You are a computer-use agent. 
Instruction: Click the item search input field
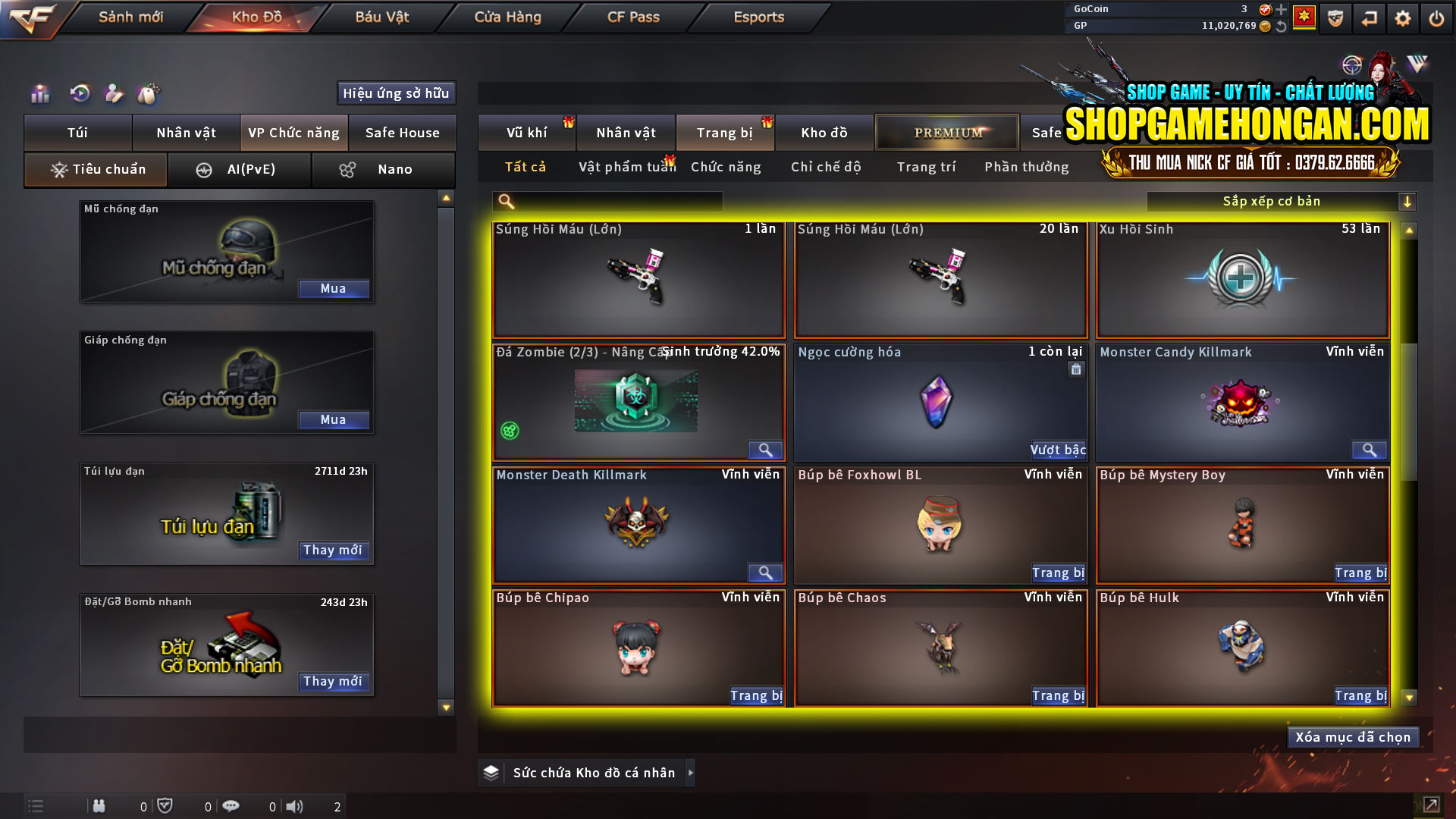pos(607,201)
